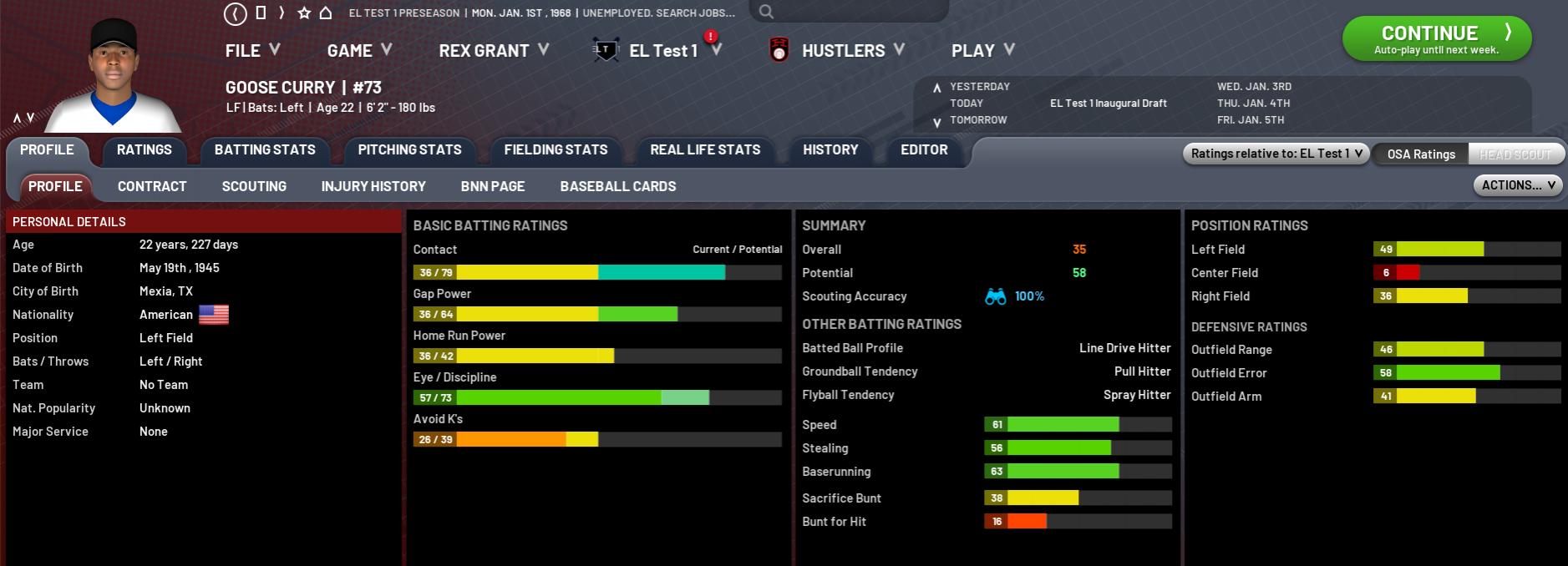The width and height of the screenshot is (1568, 566).
Task: Open the Injury History sub-tab
Action: click(373, 187)
